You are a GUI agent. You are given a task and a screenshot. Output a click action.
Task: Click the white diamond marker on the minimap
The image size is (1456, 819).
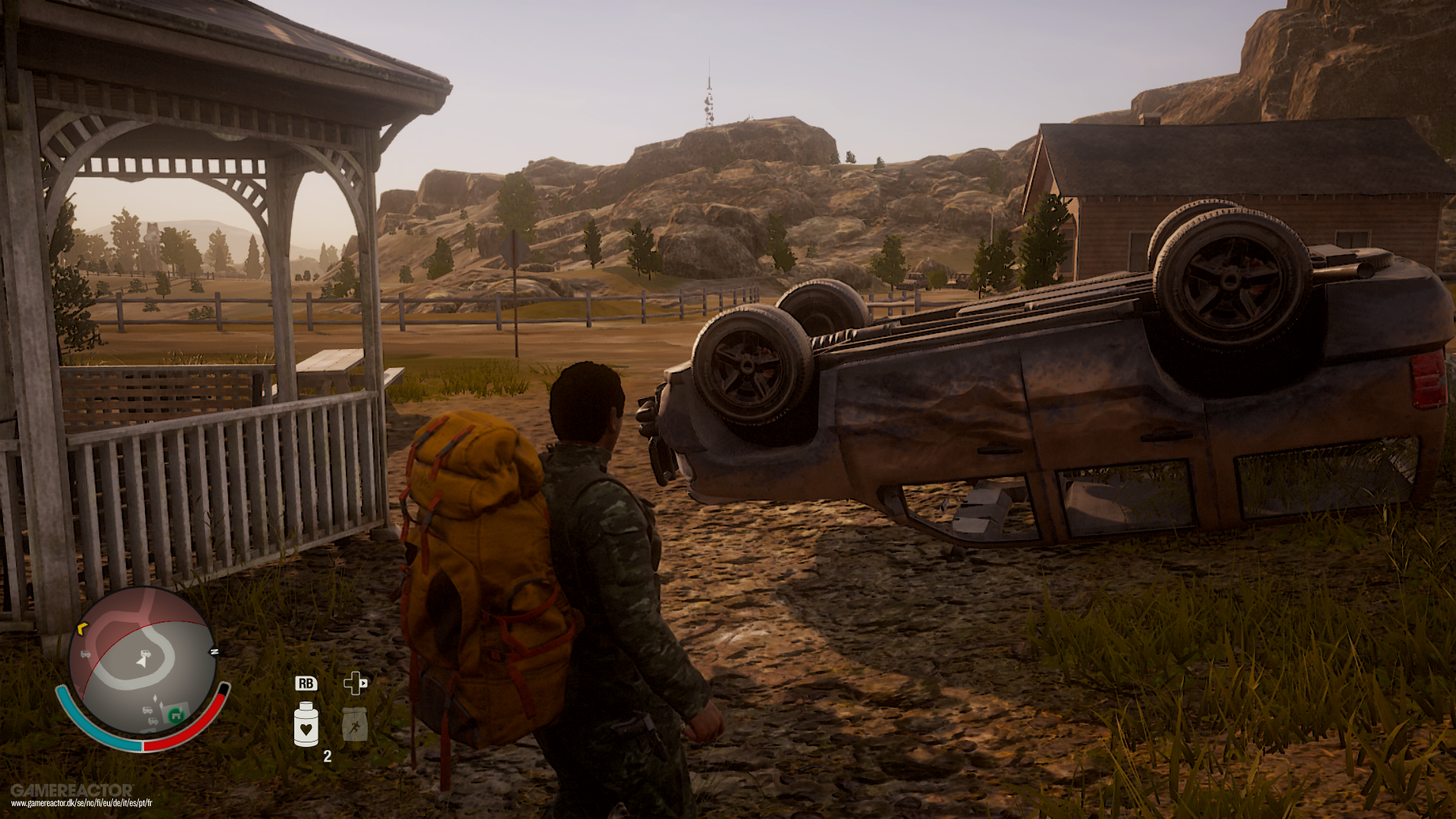(x=155, y=698)
